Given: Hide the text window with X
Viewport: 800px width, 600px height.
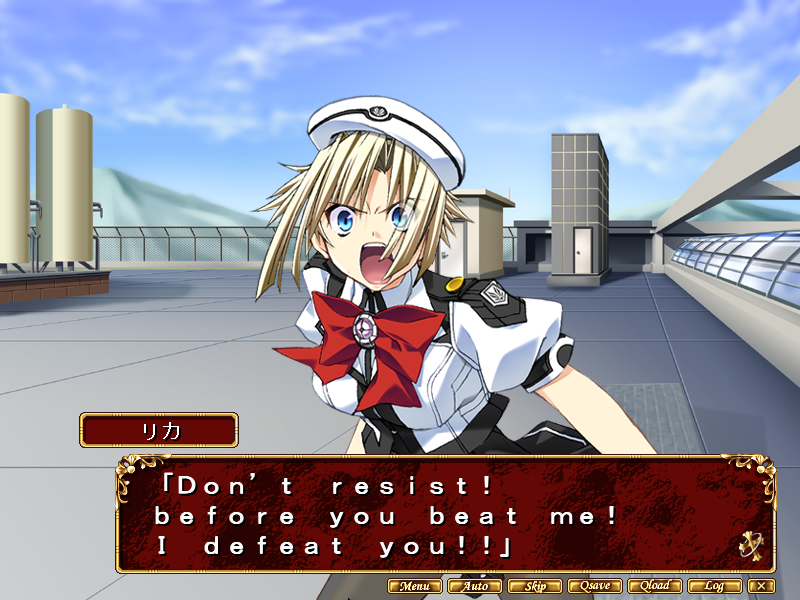Looking at the screenshot, I should (762, 586).
